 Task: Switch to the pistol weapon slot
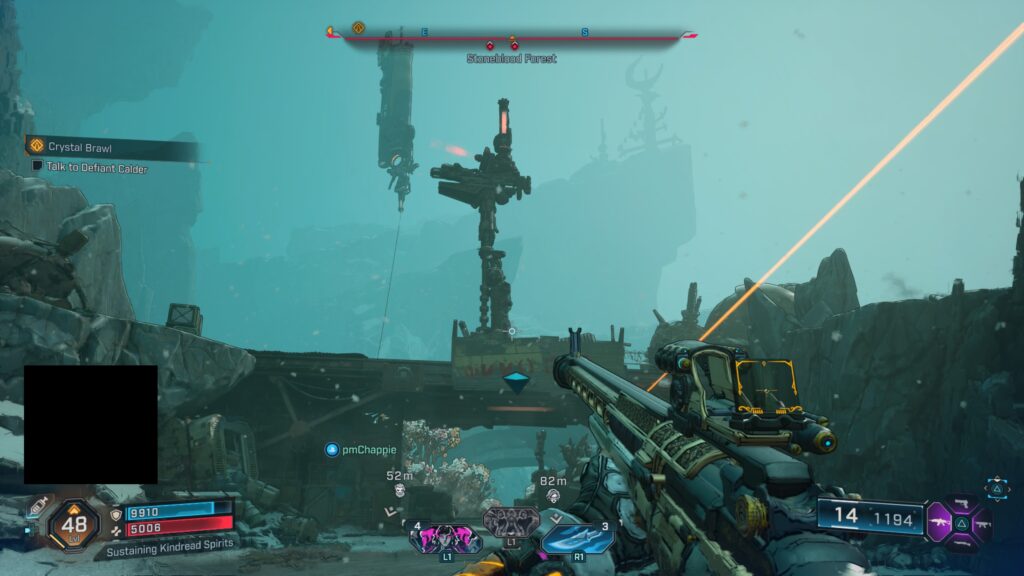962,502
